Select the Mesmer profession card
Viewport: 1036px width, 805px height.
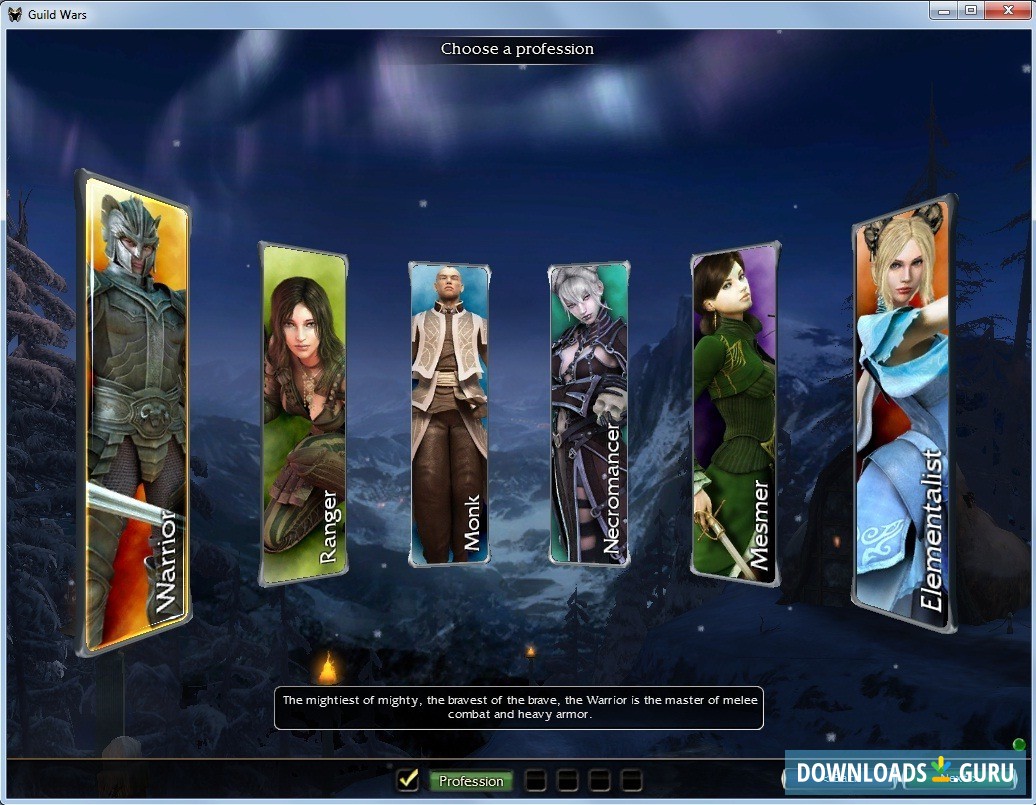(x=734, y=413)
